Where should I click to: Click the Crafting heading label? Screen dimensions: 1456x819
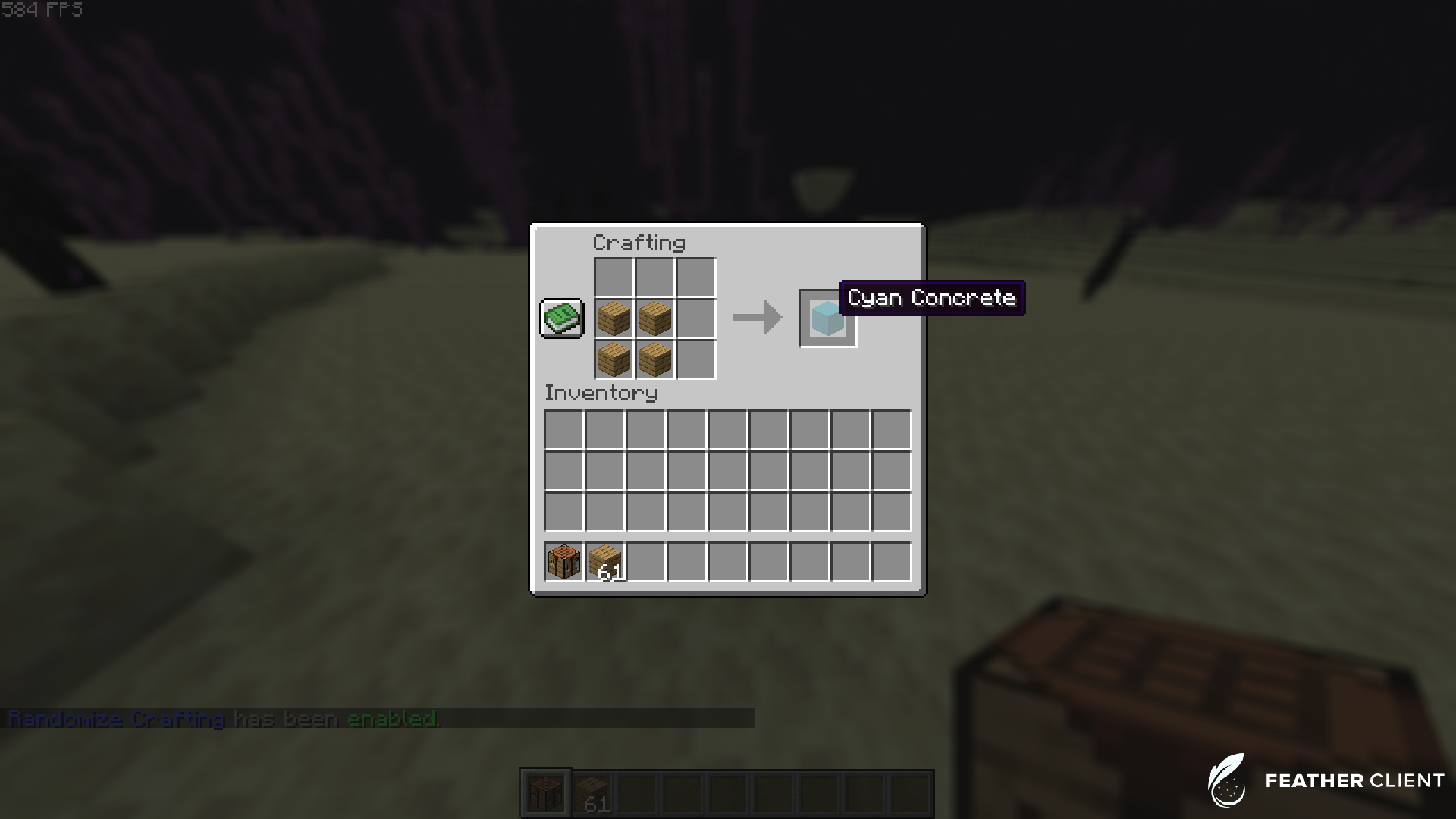click(639, 243)
